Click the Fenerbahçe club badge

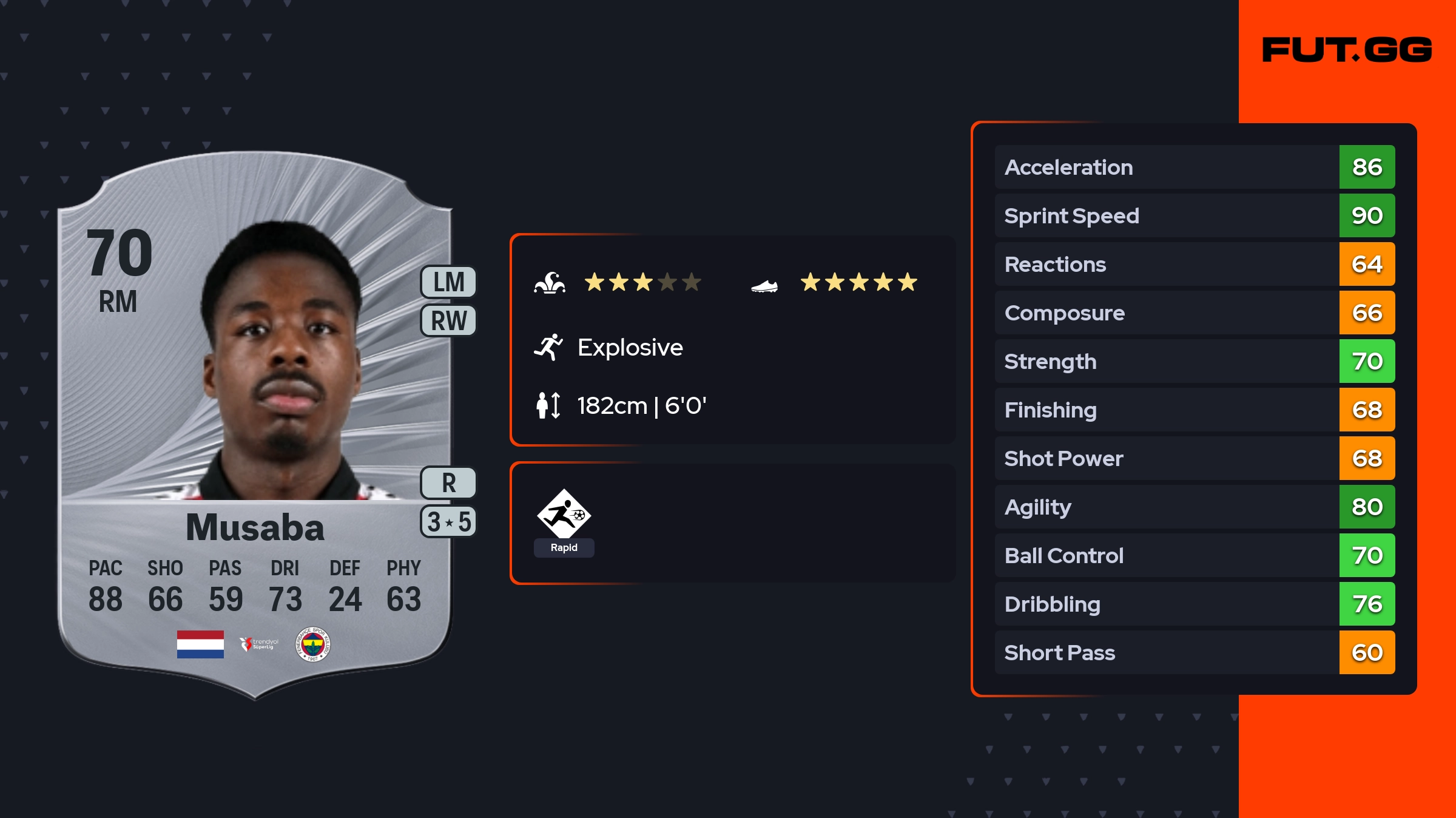pos(312,644)
